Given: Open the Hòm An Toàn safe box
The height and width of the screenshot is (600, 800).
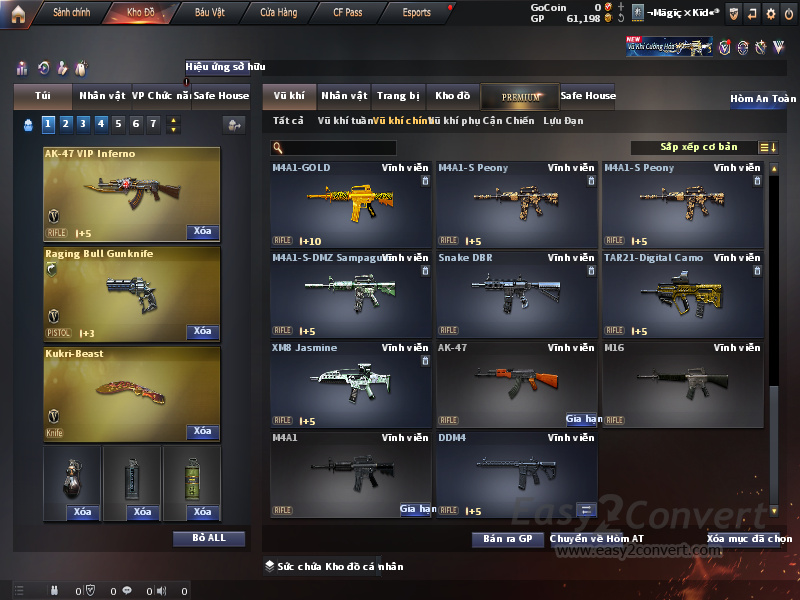Looking at the screenshot, I should (763, 99).
